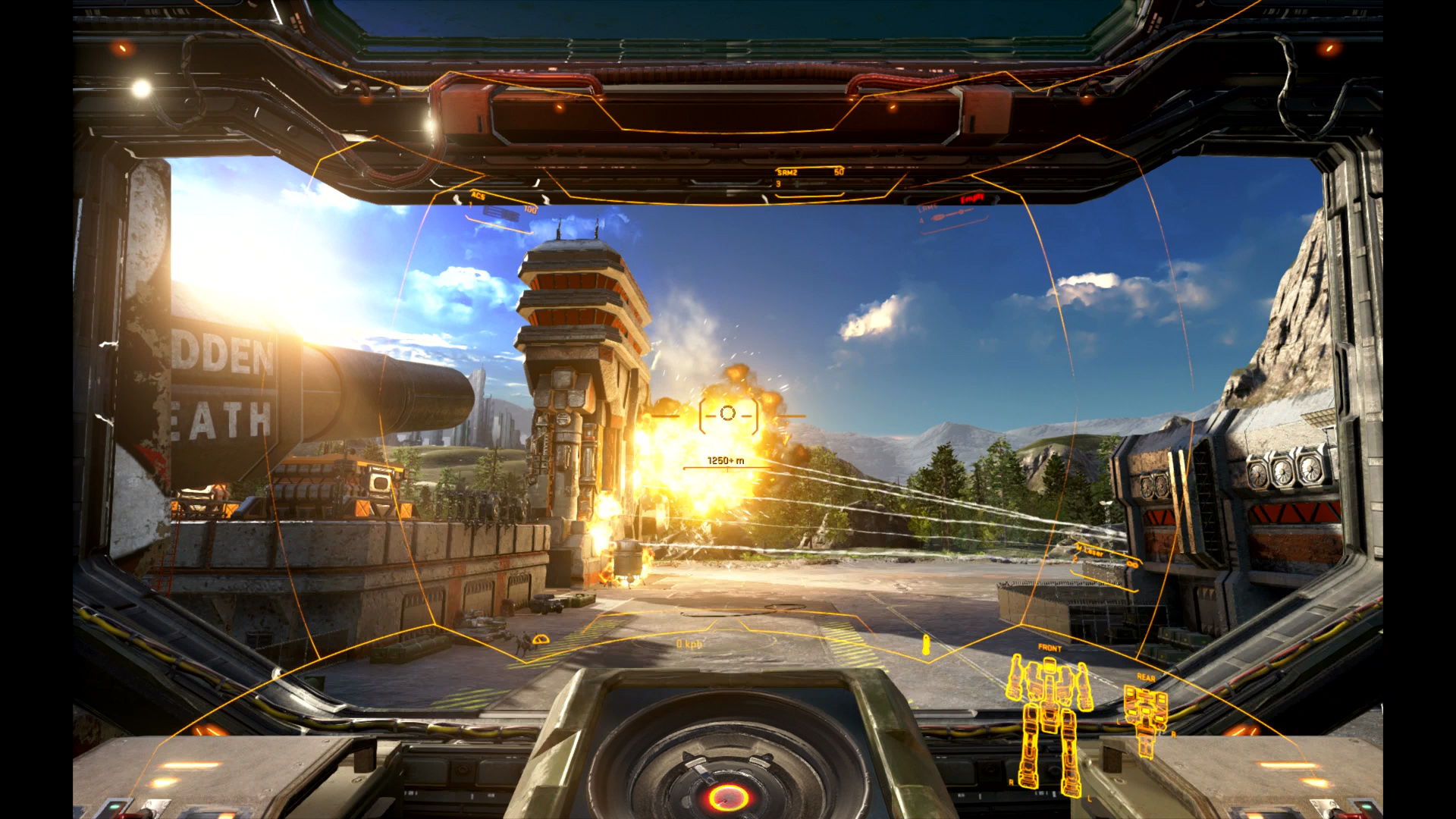The height and width of the screenshot is (819, 1456).
Task: Click the REAR mech damage diagram
Action: click(x=1145, y=713)
